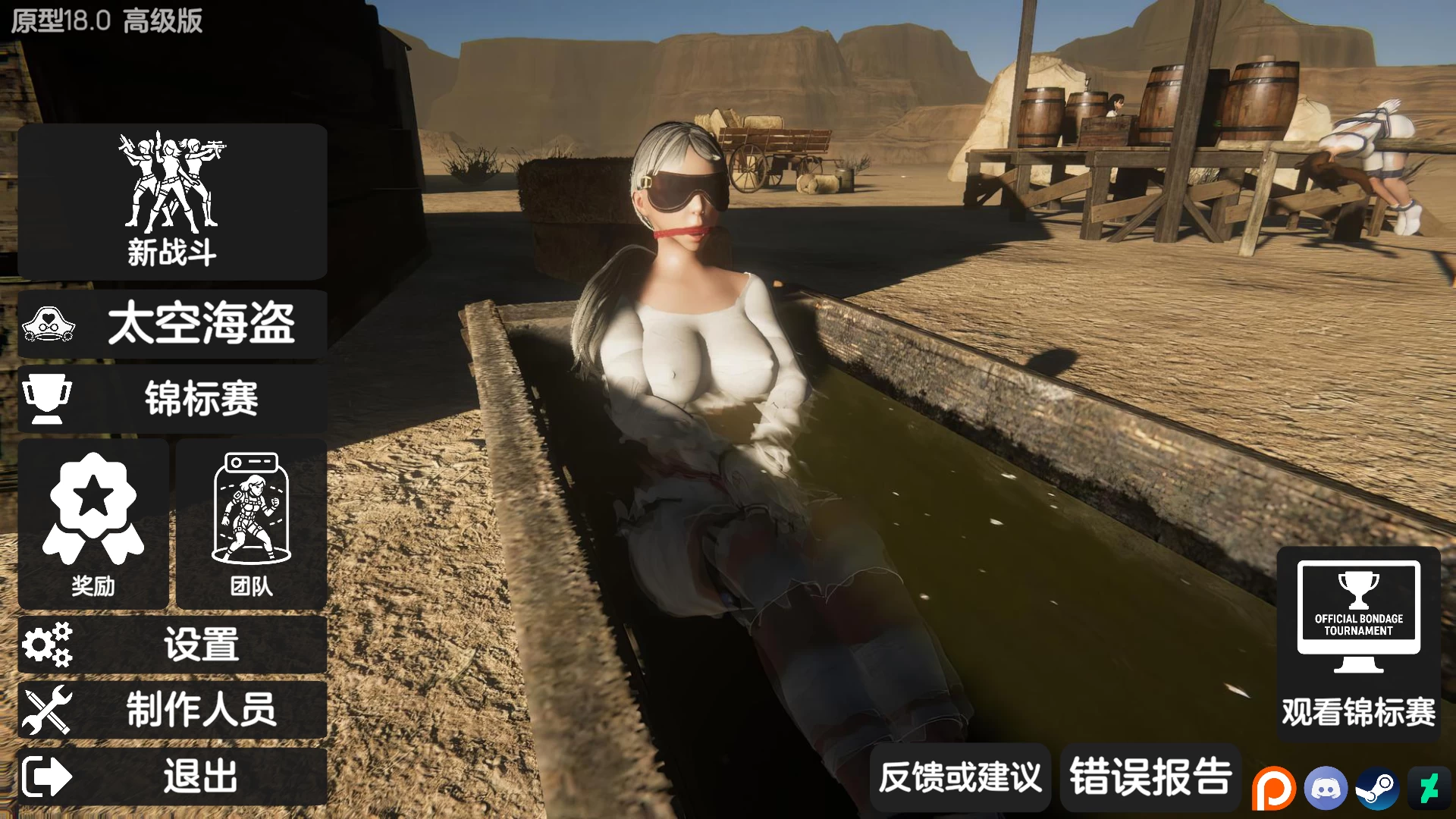The height and width of the screenshot is (819, 1456).
Task: Report a bug with 错误报告
Action: (1150, 777)
